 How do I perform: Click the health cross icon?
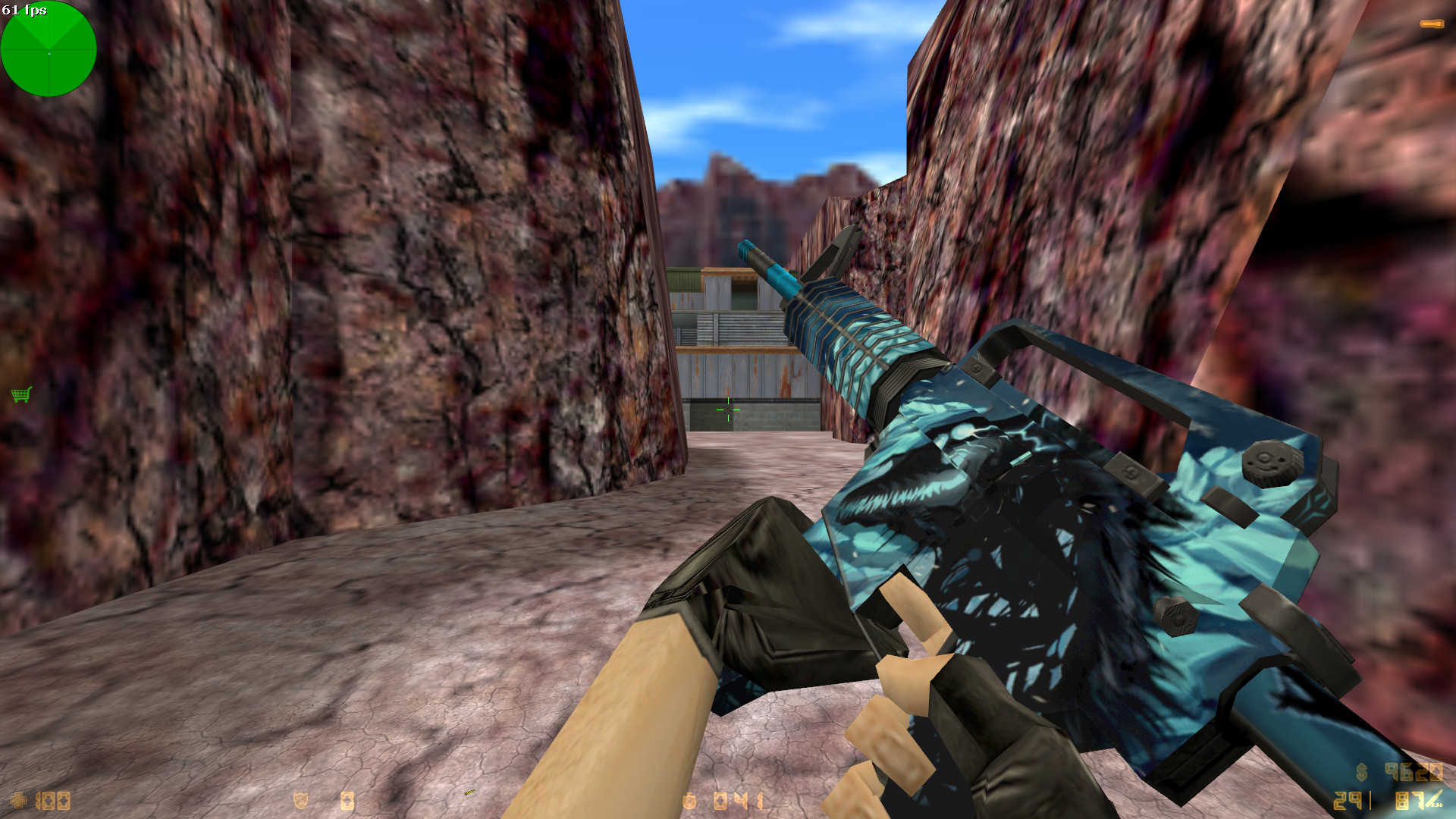(x=19, y=801)
